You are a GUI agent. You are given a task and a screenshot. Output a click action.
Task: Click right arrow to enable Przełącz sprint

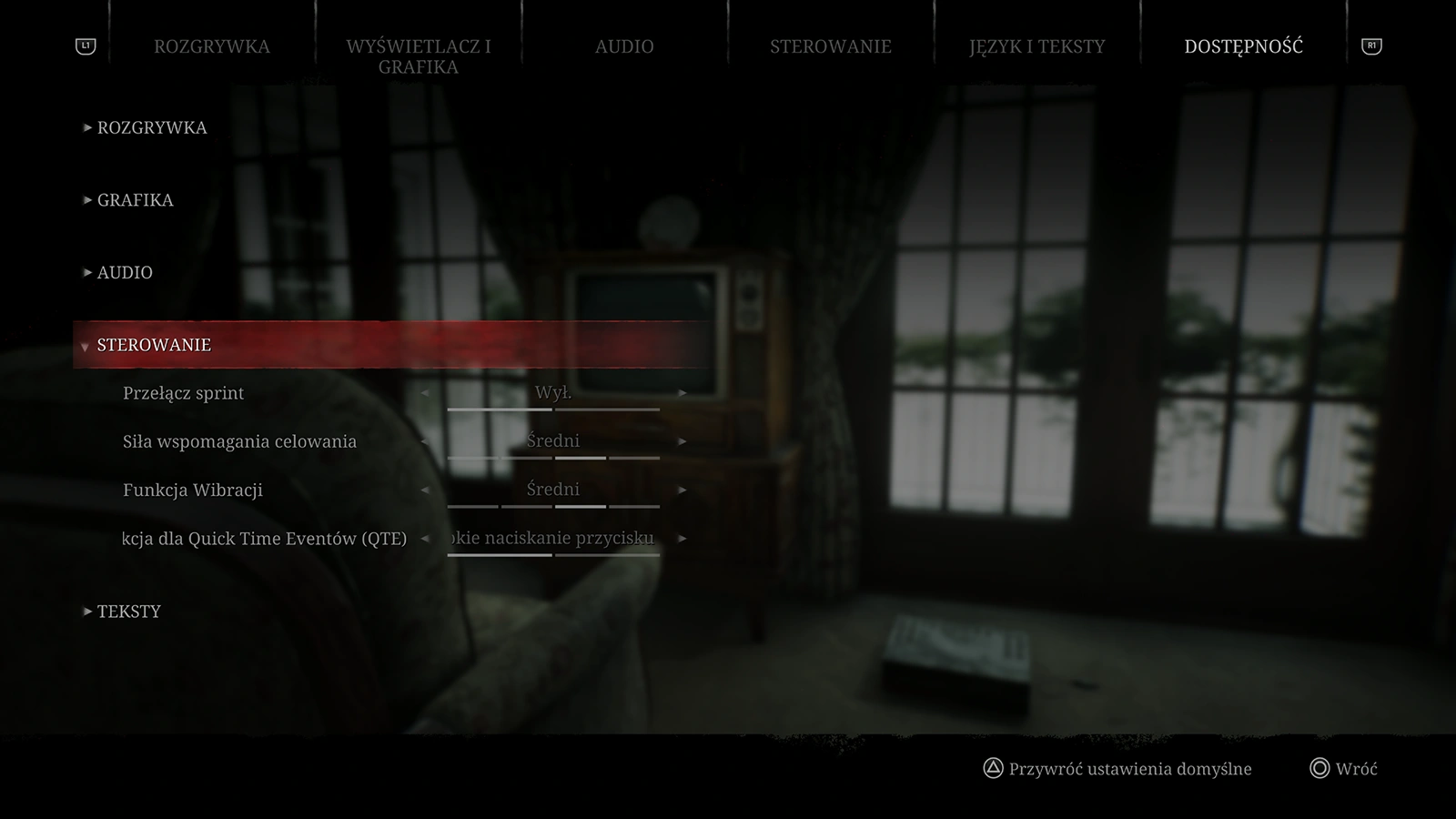[x=682, y=393]
